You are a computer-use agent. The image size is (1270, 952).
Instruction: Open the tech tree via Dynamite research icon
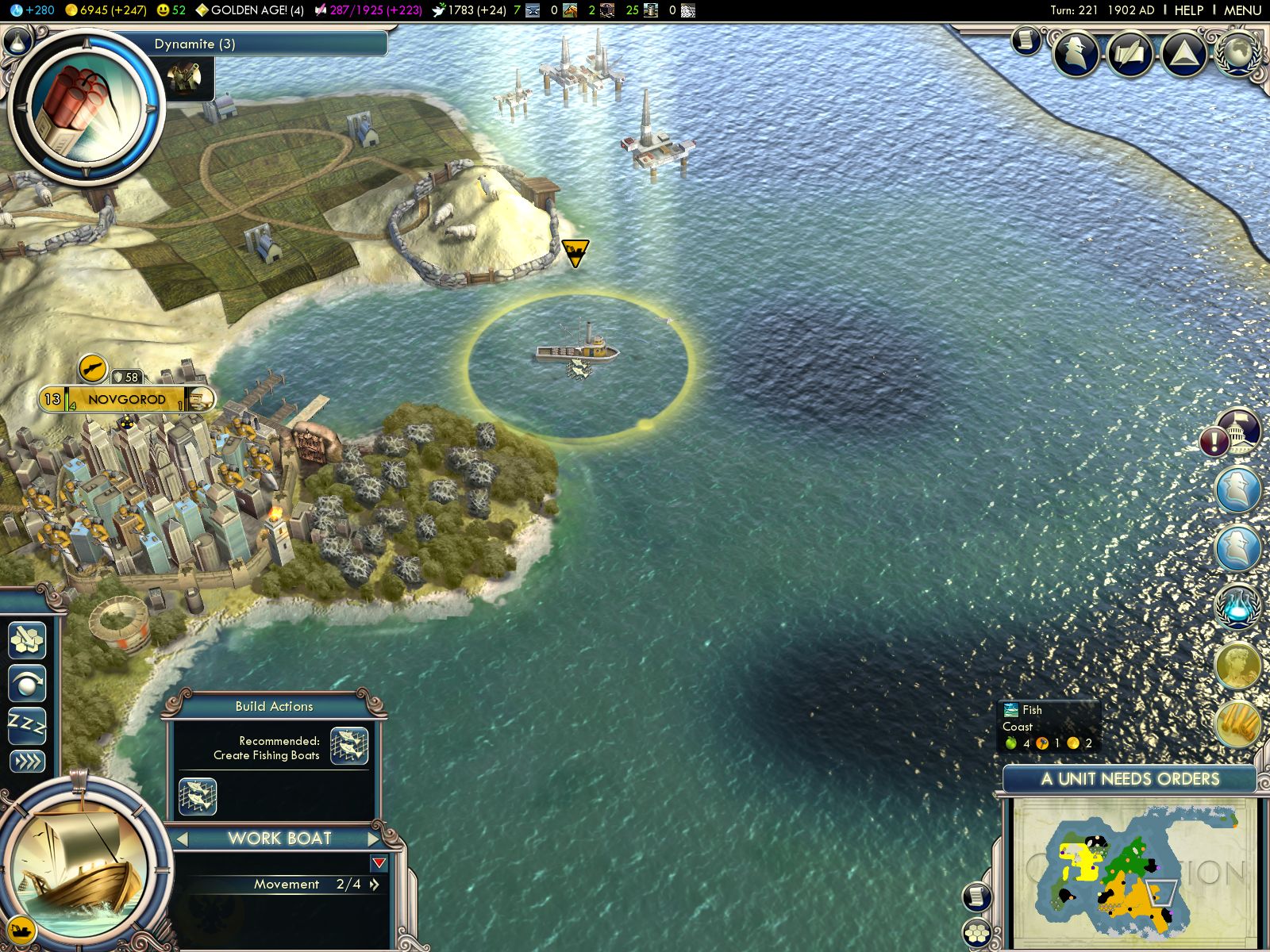pos(86,106)
